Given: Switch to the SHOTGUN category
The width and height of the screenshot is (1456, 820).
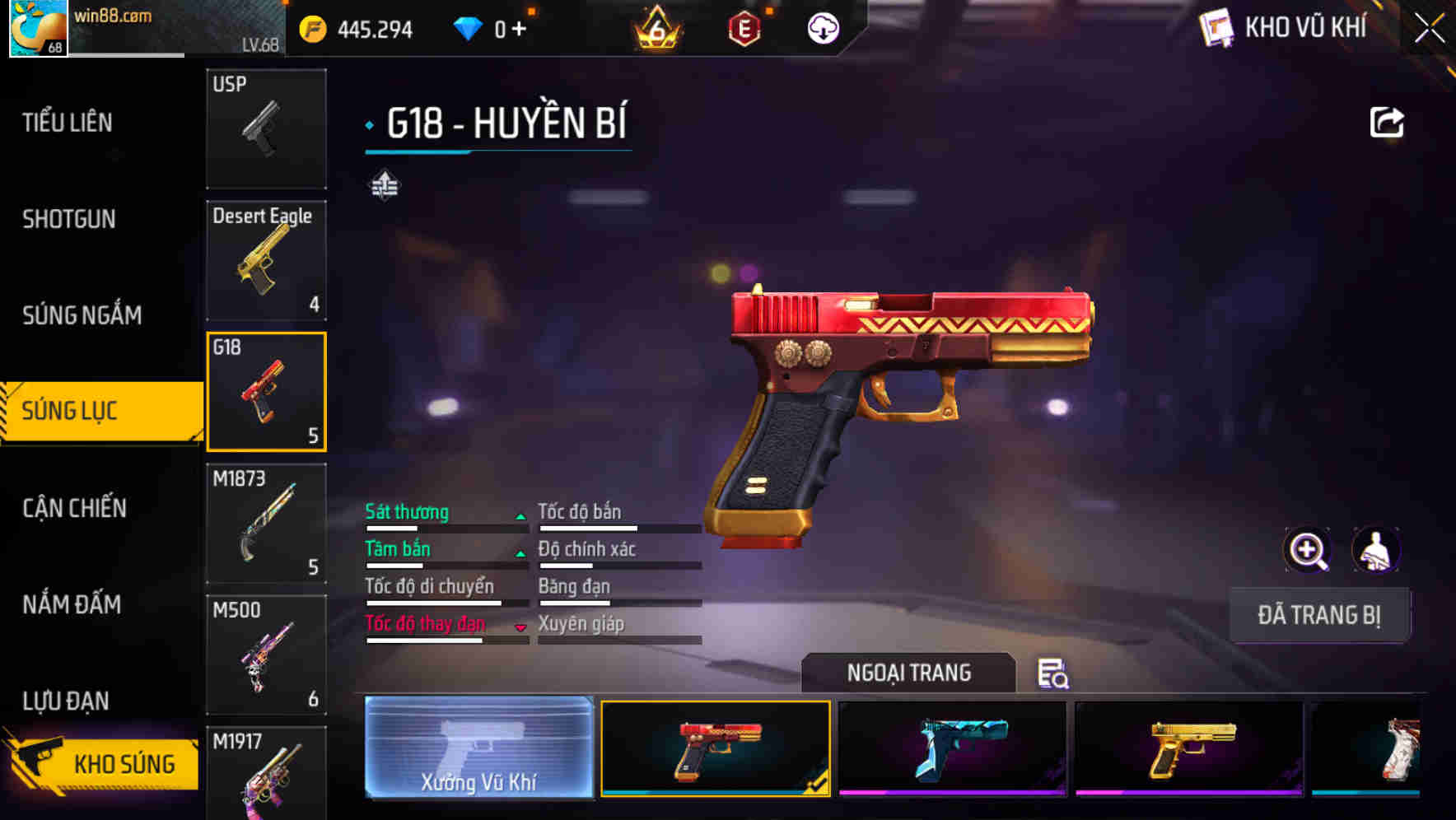Looking at the screenshot, I should coord(69,220).
